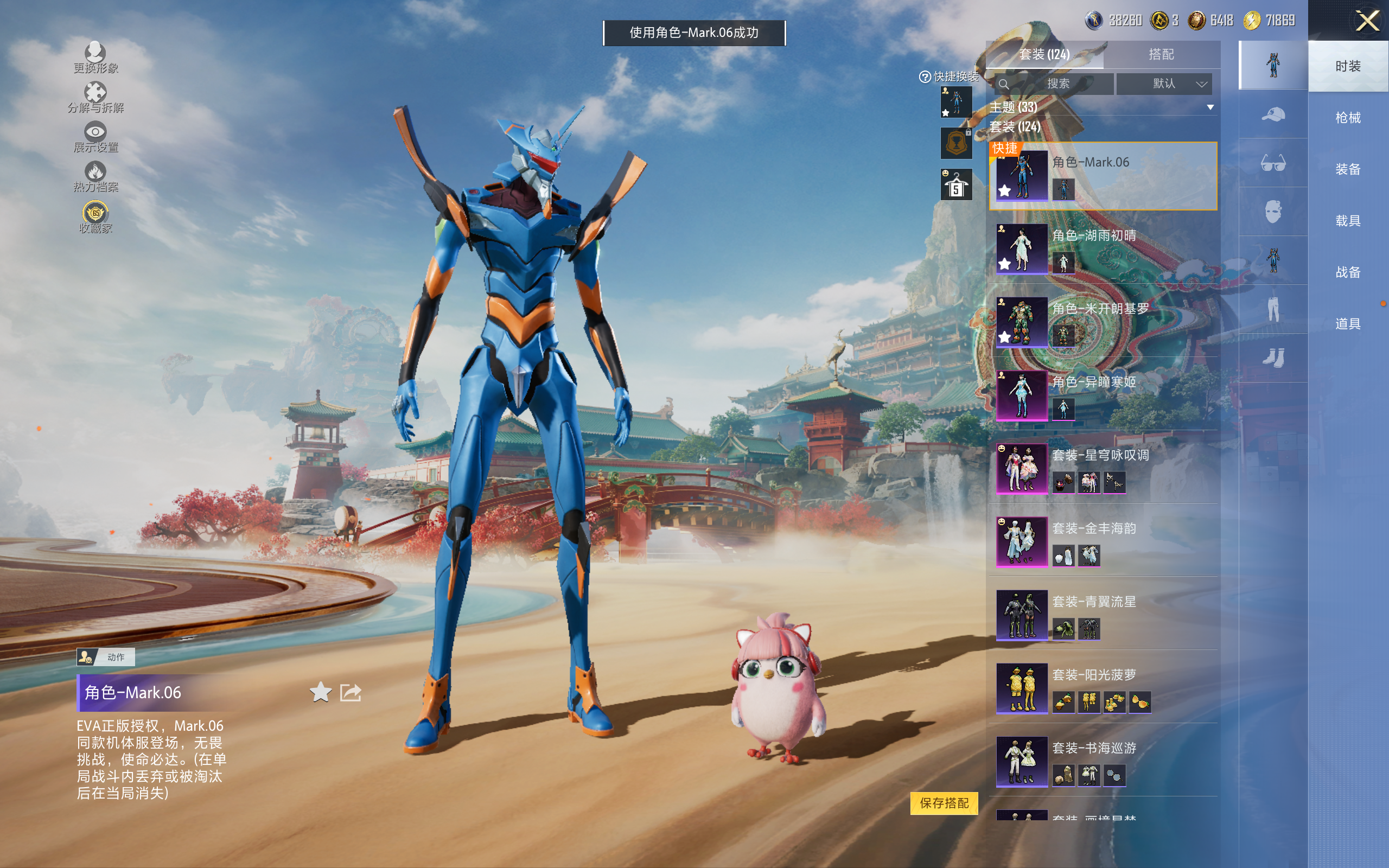
Task: Open the 收藏家 collector badge
Action: pyautogui.click(x=95, y=218)
